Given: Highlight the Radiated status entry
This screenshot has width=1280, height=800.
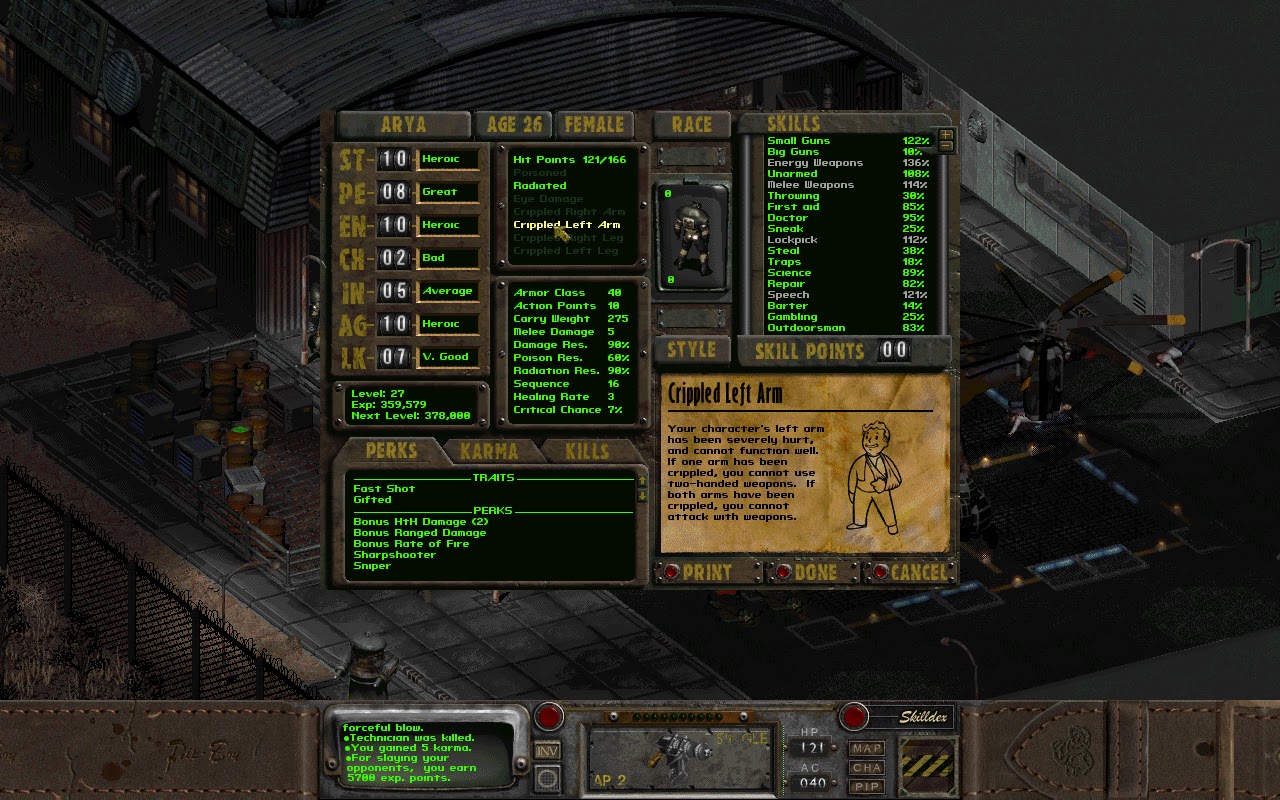Looking at the screenshot, I should coord(541,185).
